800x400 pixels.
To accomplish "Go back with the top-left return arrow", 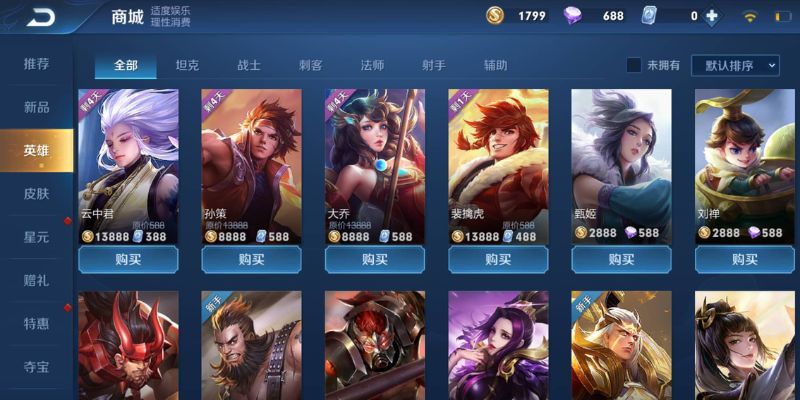I will coord(41,17).
